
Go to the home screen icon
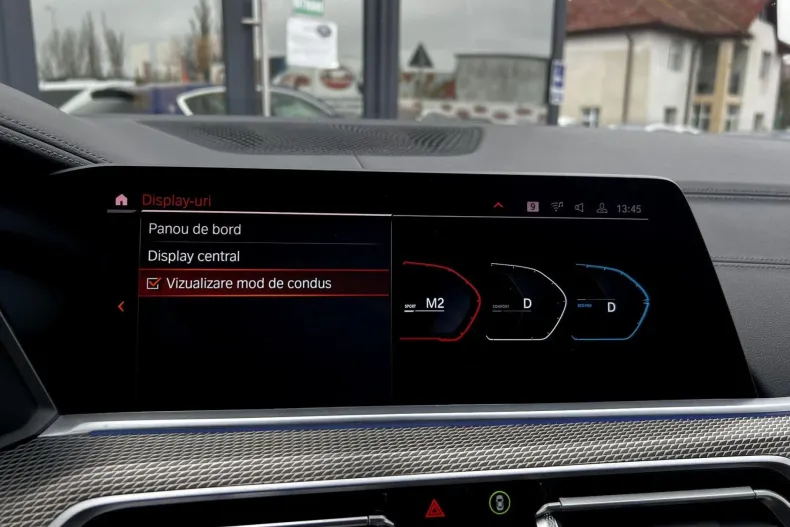(x=121, y=200)
